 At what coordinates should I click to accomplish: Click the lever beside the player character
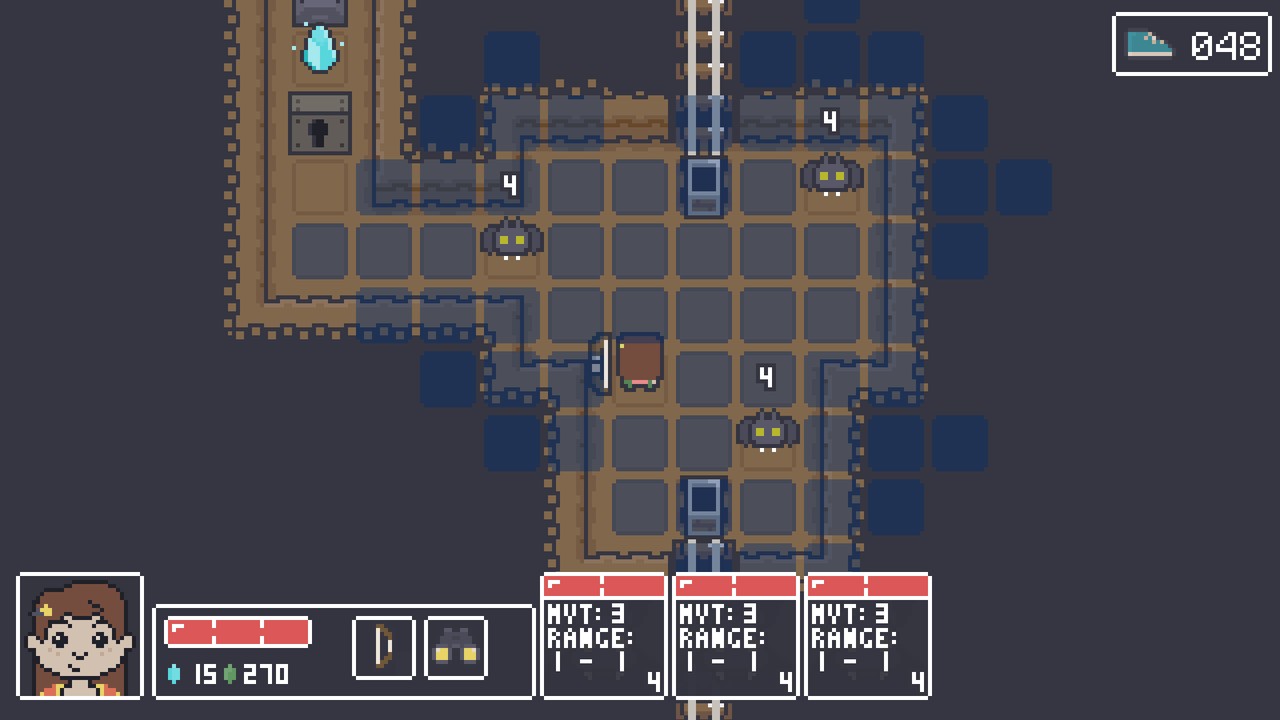(x=602, y=364)
